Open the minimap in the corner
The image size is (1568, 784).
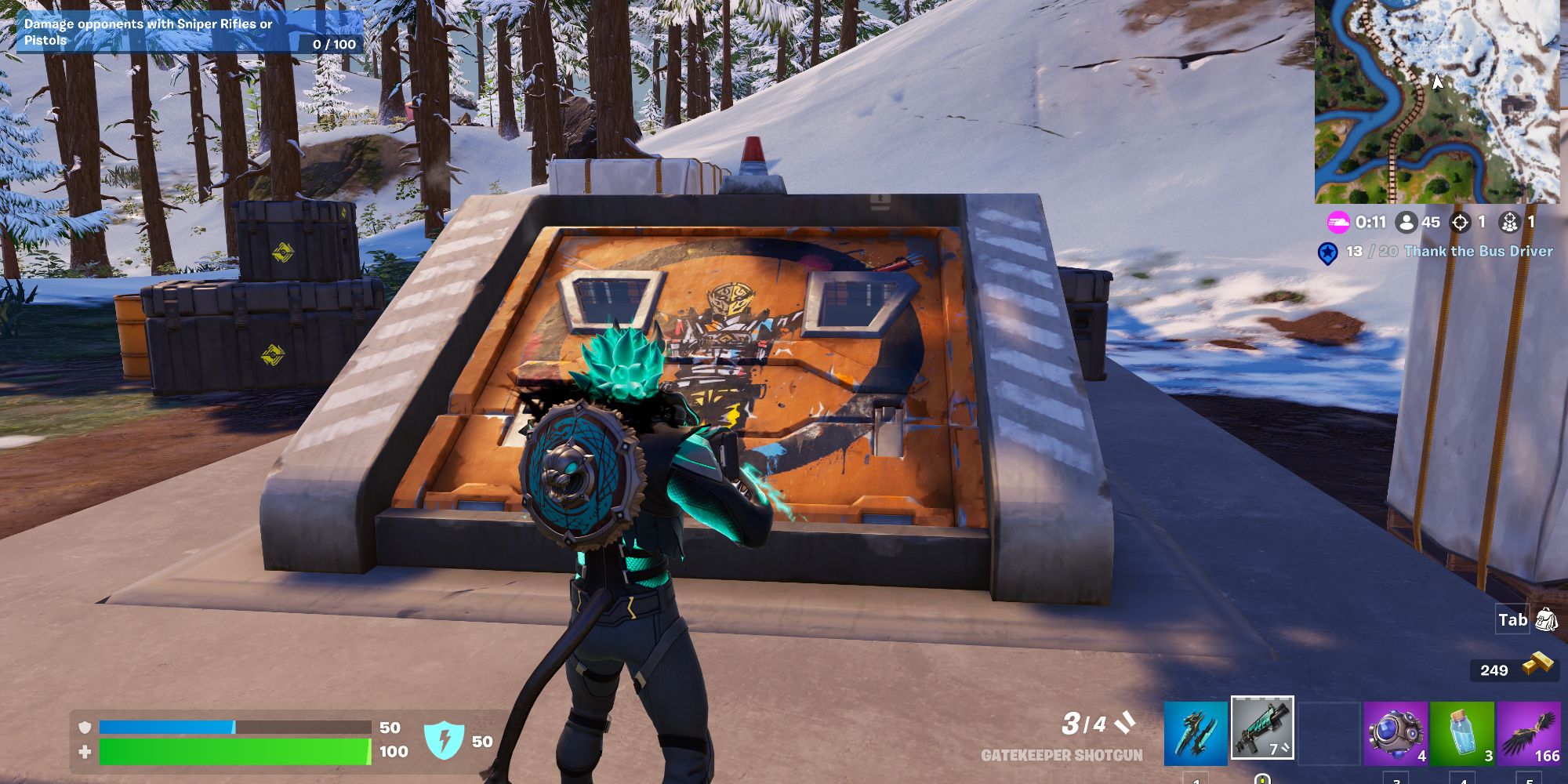tap(1439, 102)
